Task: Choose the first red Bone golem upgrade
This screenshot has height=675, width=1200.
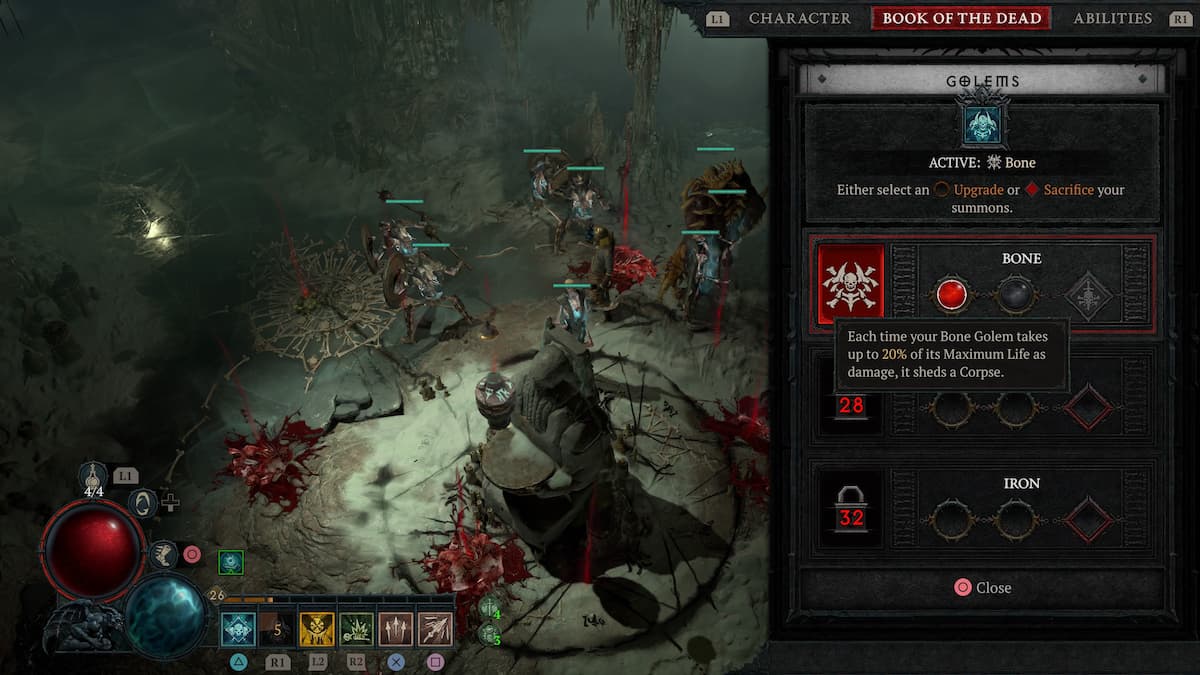Action: coord(951,295)
